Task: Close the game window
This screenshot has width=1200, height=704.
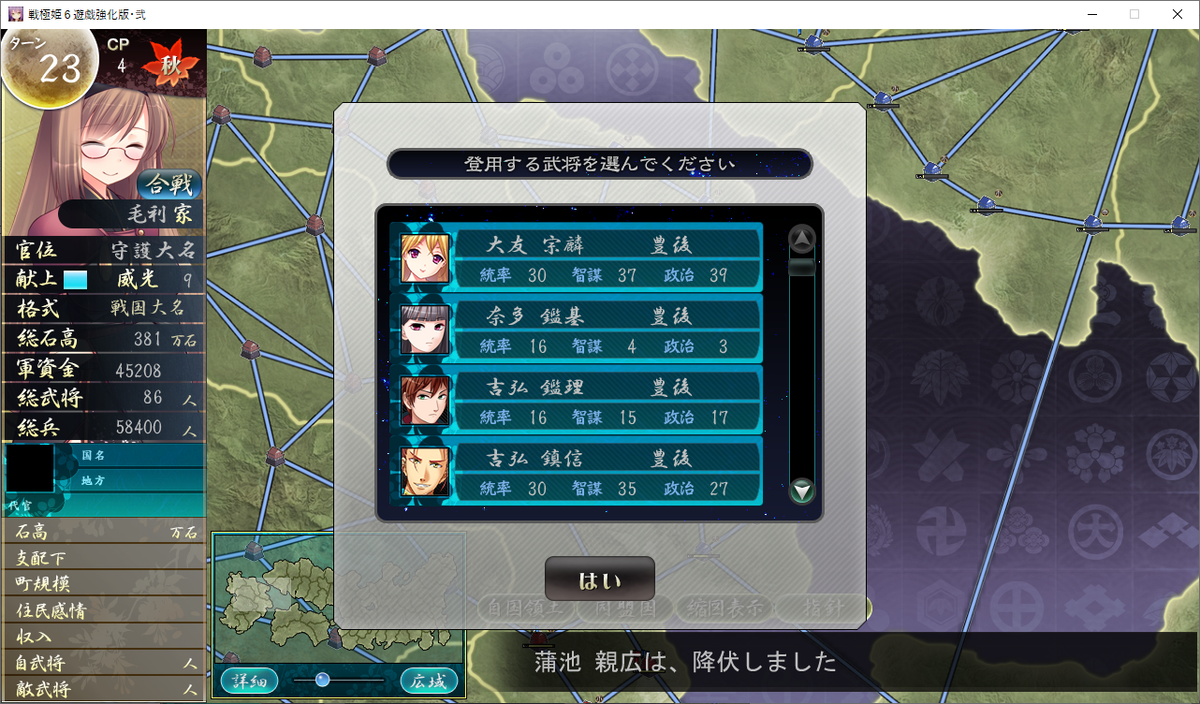Action: (x=1176, y=14)
